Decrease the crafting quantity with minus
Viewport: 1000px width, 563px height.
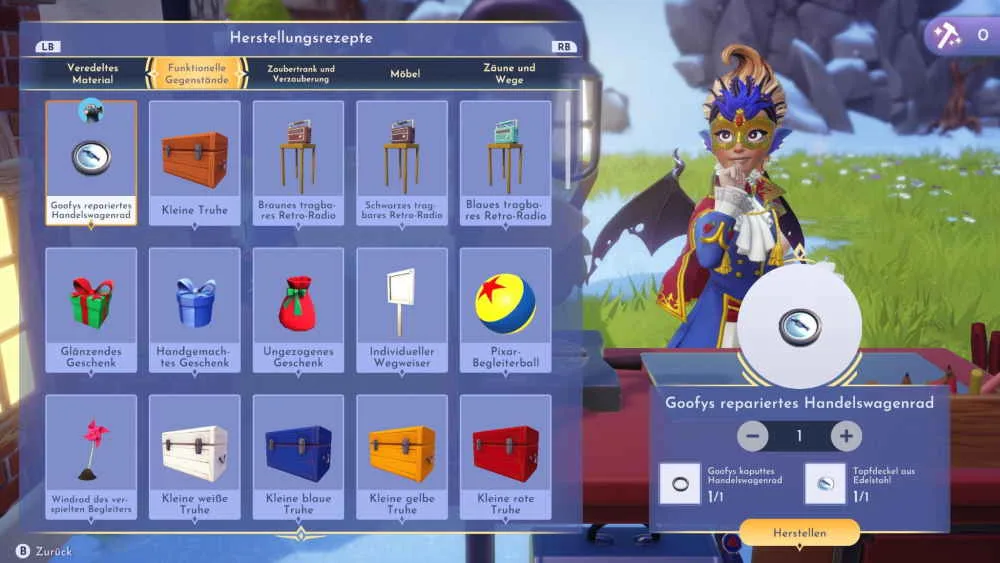coord(754,436)
